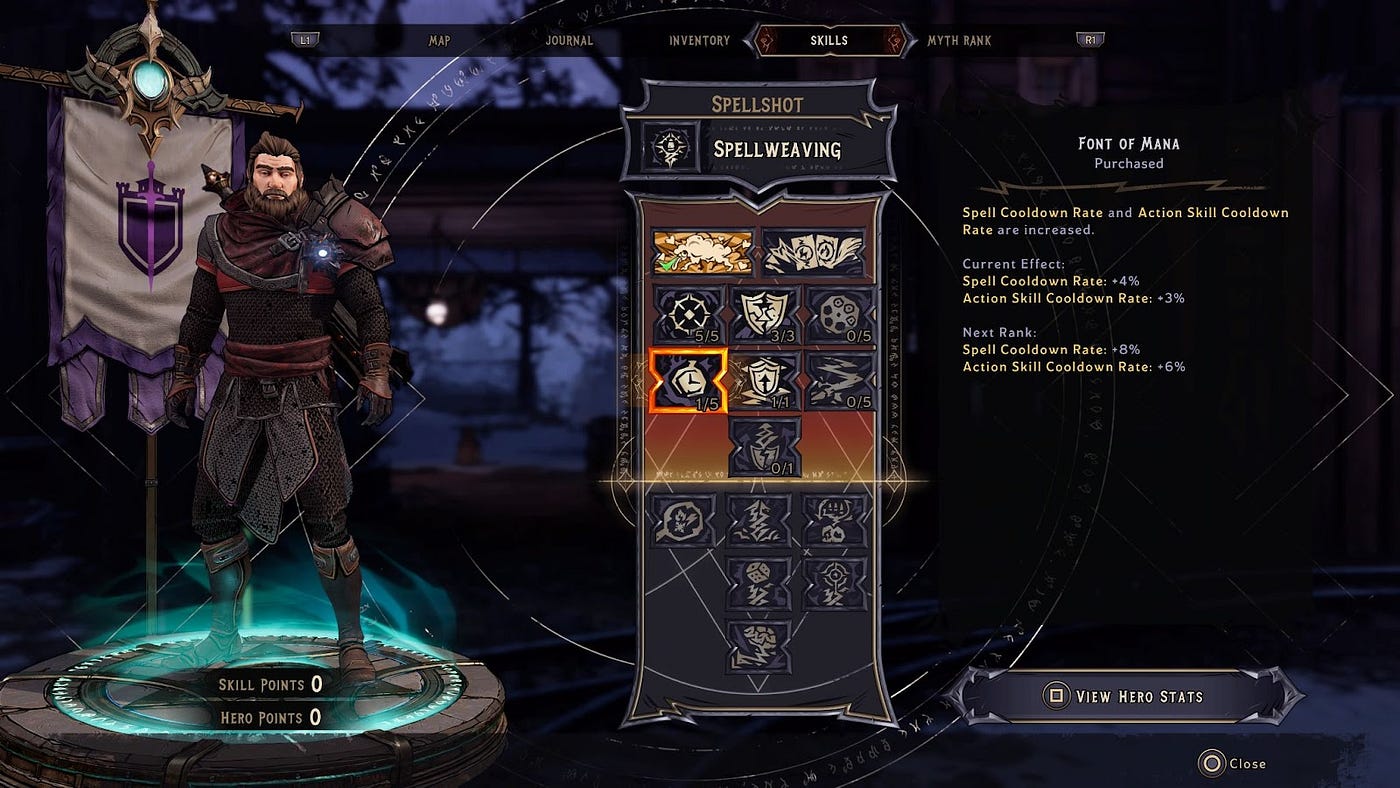Select the highlighted Font of Mana skill
This screenshot has width=1400, height=788.
688,380
